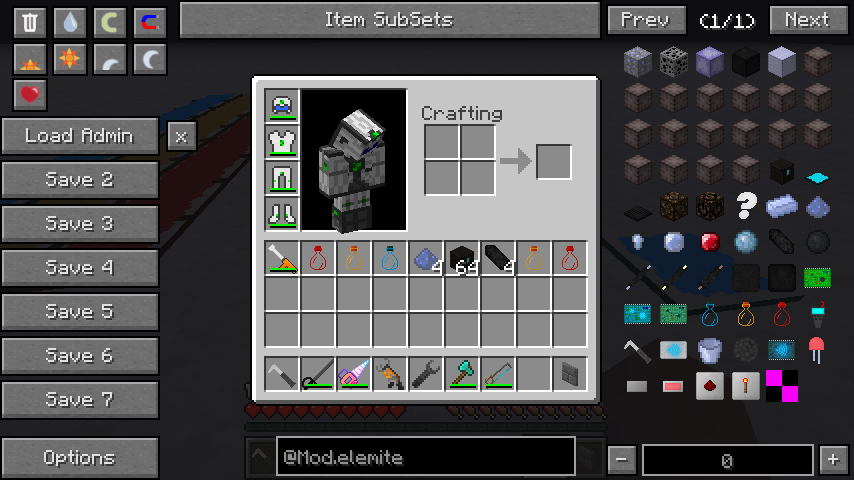Go to the next item page with Next
Image resolution: width=854 pixels, height=480 pixels.
(807, 20)
